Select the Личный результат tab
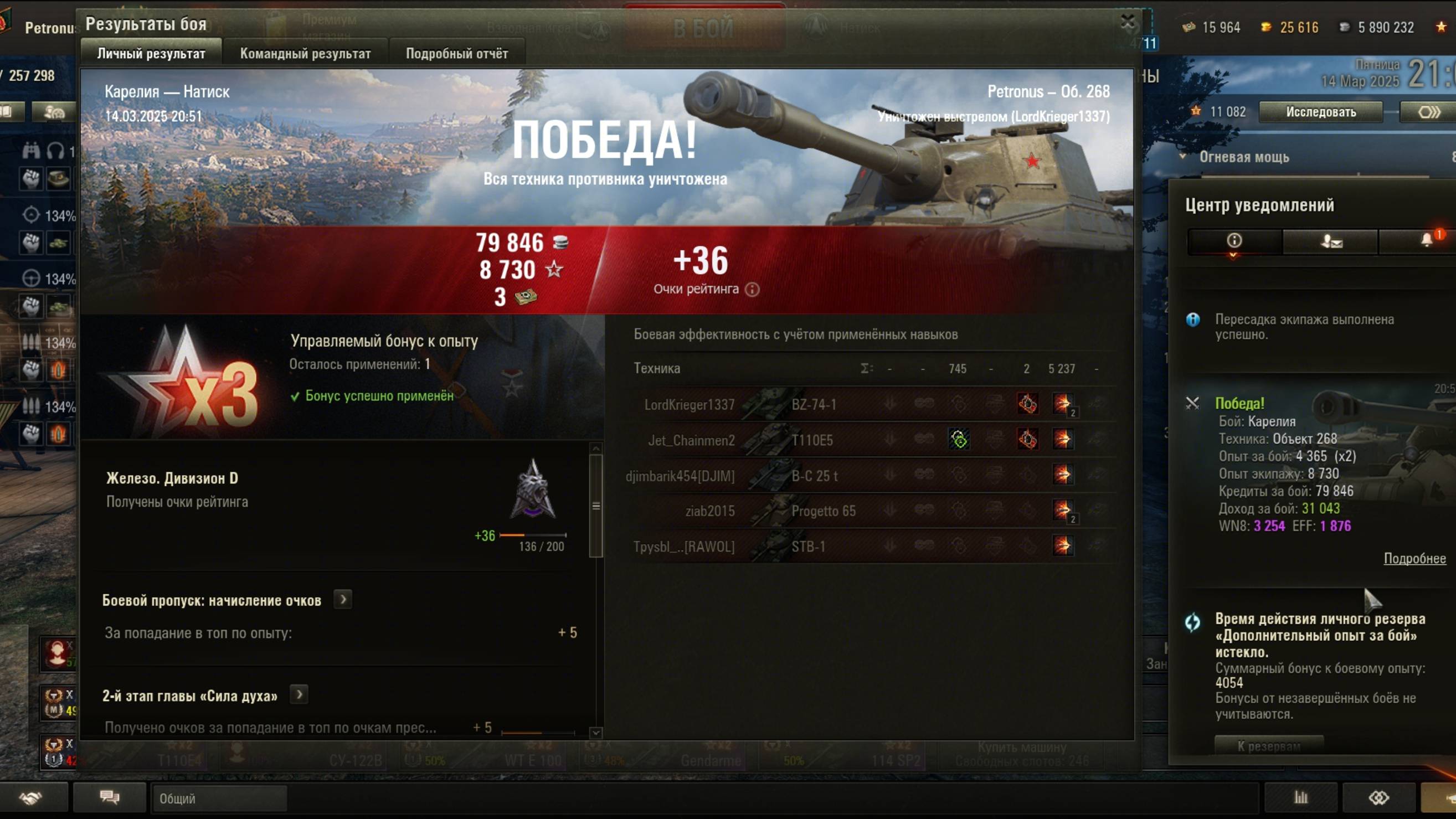The image size is (1456, 819). point(151,54)
